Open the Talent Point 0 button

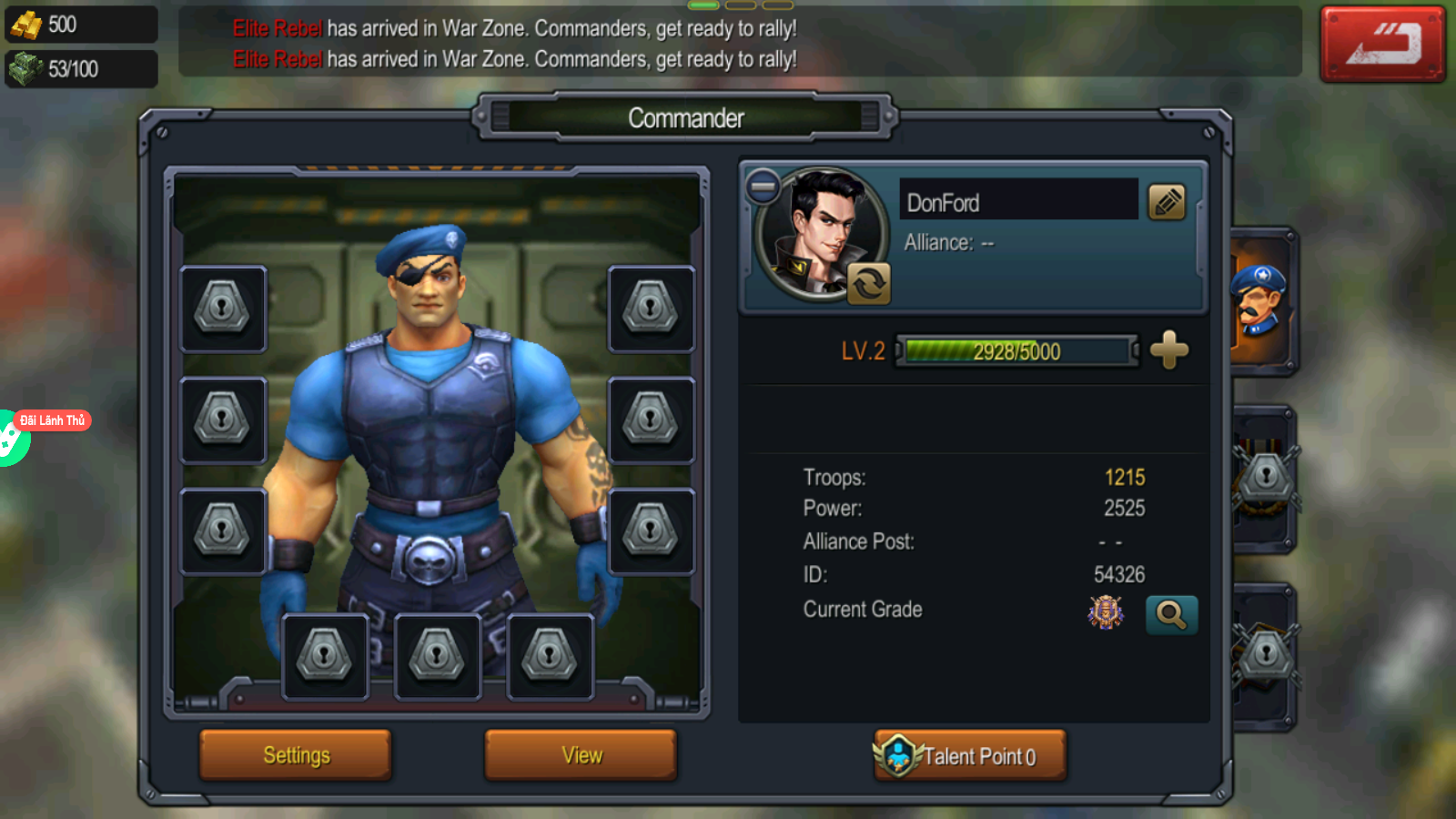(x=970, y=754)
